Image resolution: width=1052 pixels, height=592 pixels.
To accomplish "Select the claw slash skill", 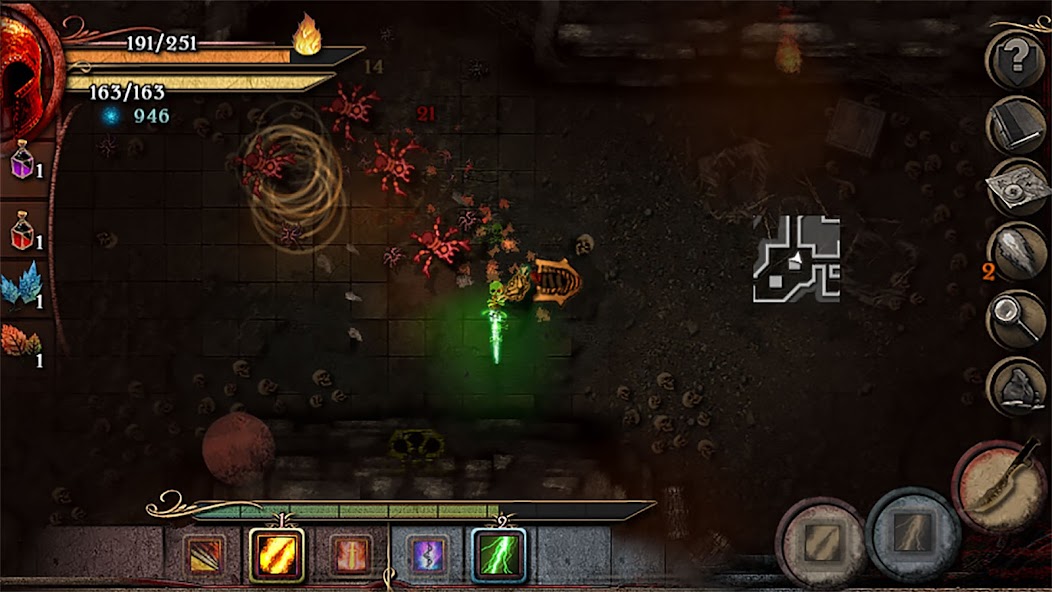I will tap(204, 555).
